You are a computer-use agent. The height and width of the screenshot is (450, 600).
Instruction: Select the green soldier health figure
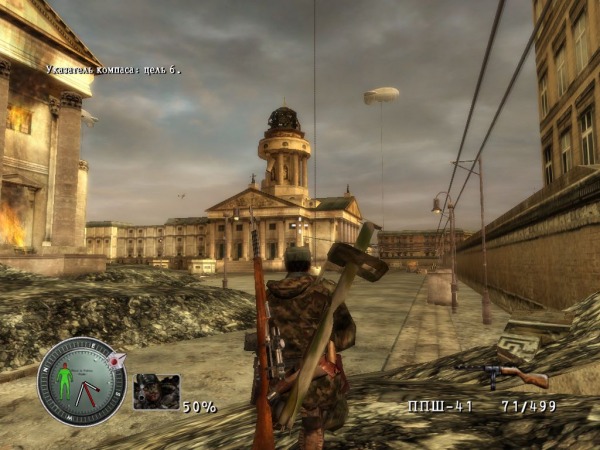[x=66, y=381]
